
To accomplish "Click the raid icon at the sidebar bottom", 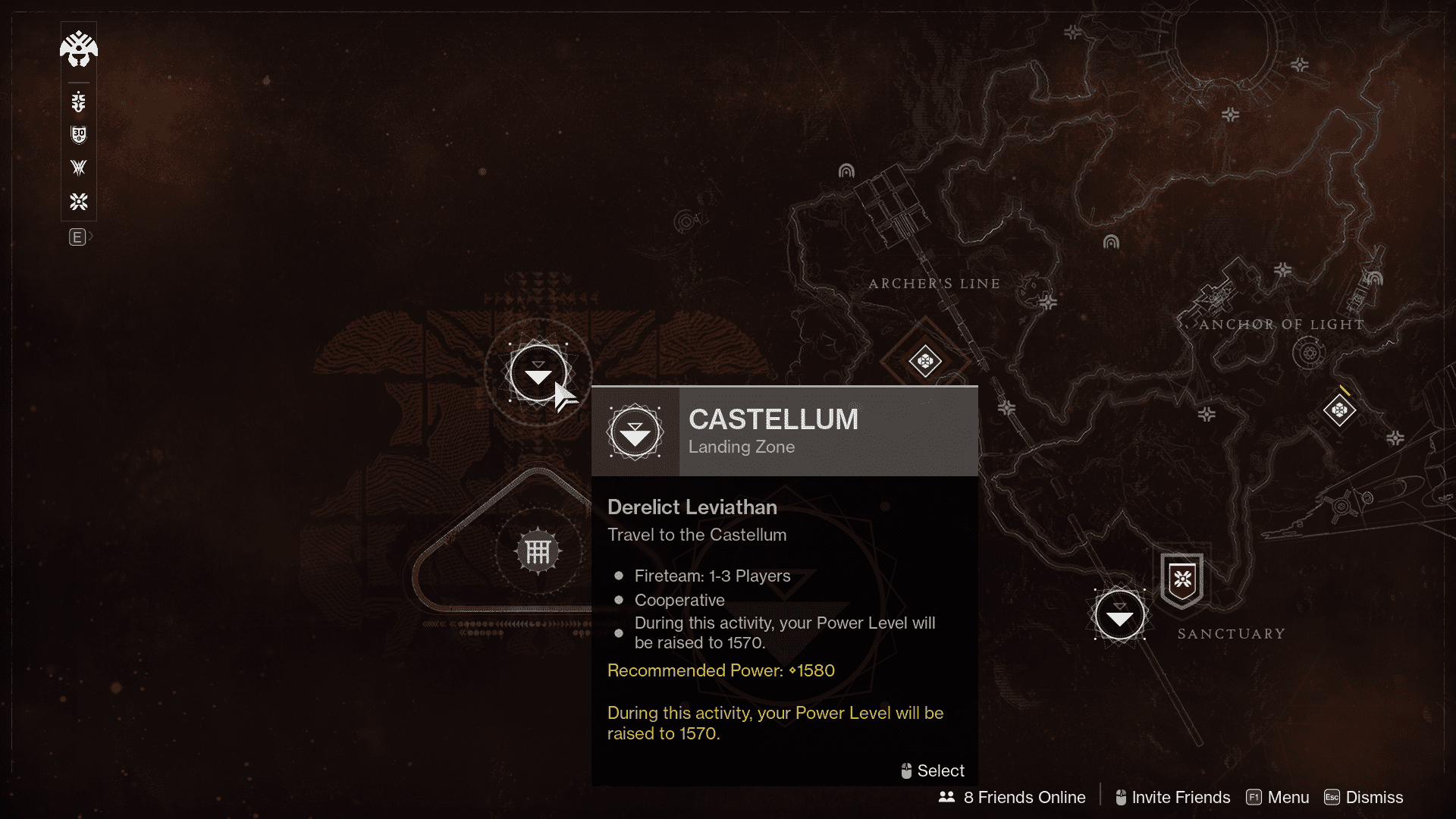I will 79,202.
